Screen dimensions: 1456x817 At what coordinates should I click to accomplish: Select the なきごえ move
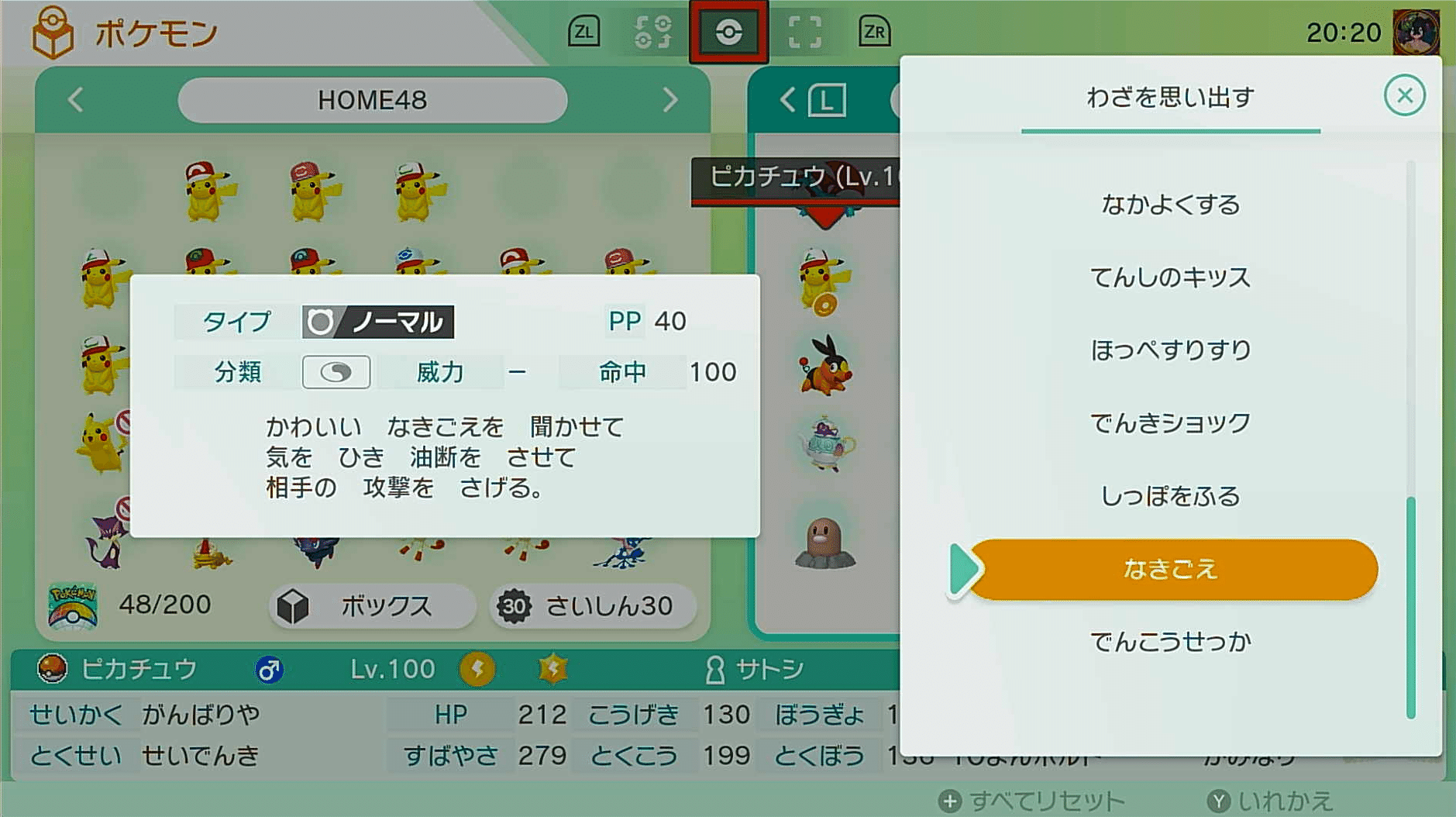1172,568
